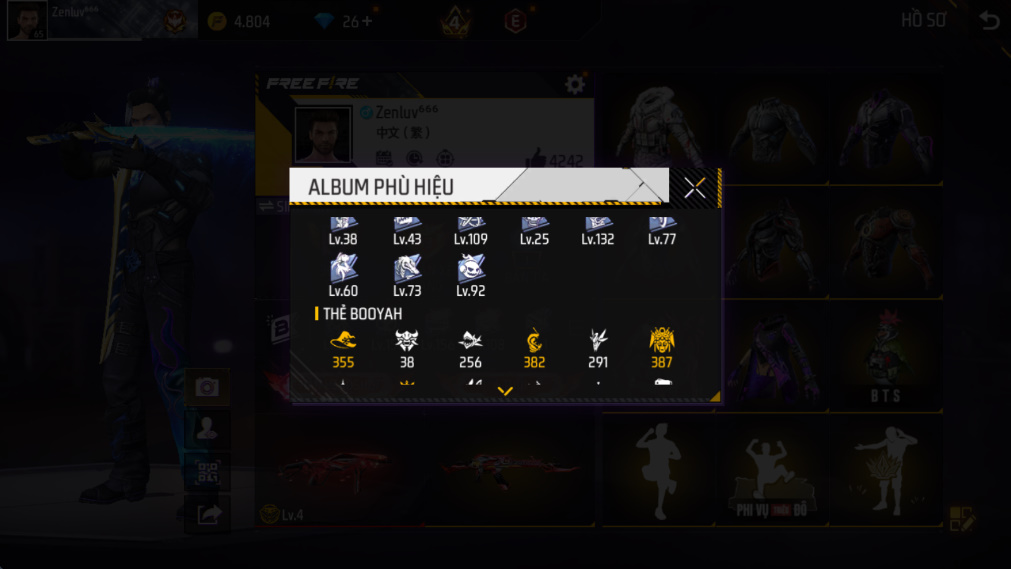Select the Lv.92 badge
Viewport: 1011px width, 569px height.
tap(471, 269)
